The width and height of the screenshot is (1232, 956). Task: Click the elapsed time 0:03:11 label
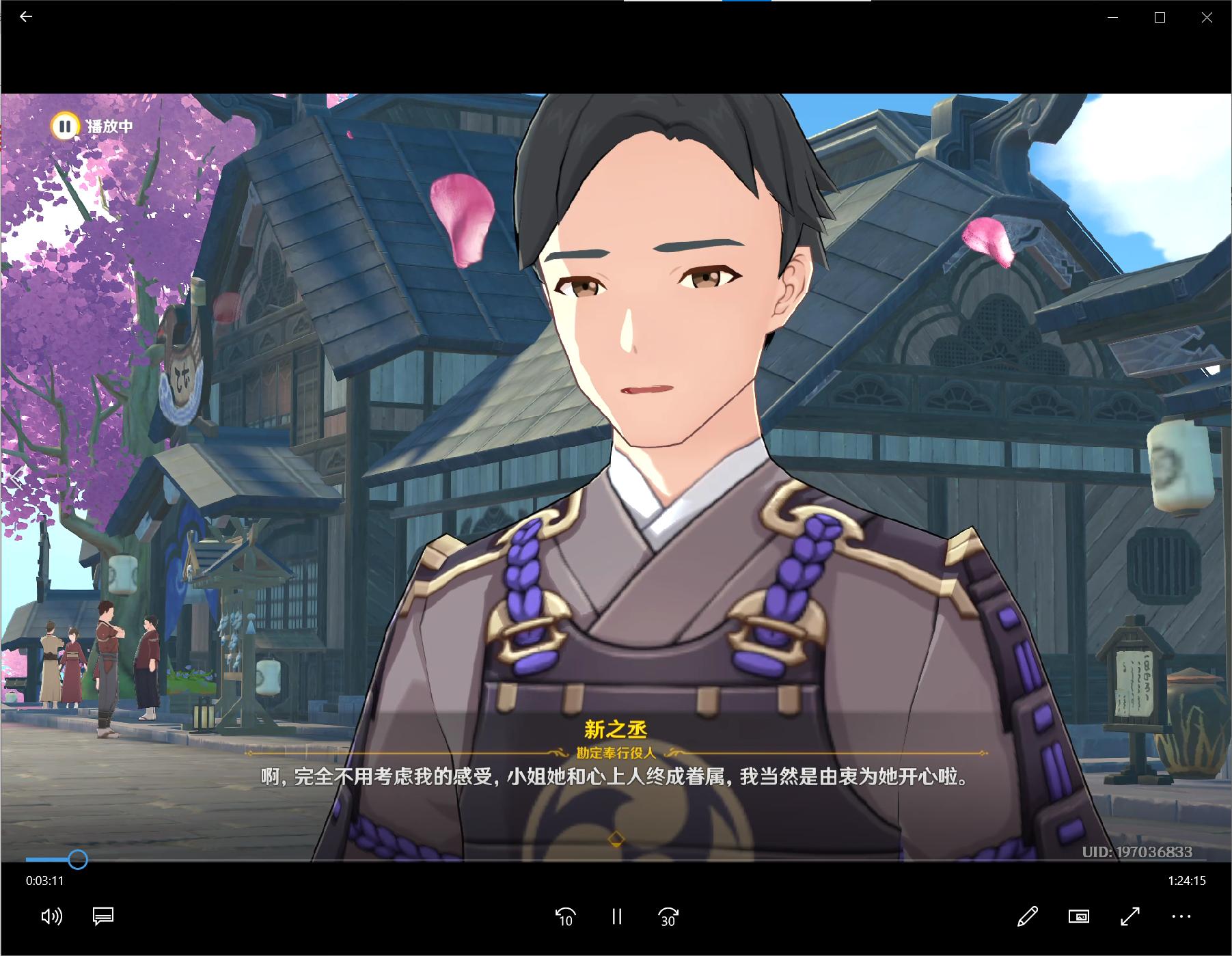tap(44, 882)
